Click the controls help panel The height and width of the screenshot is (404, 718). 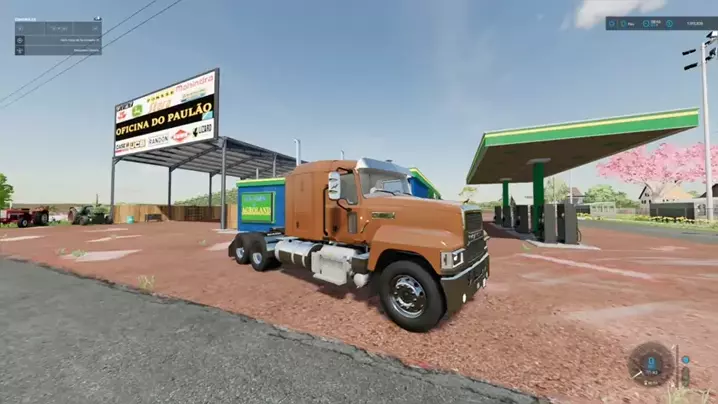pos(57,36)
